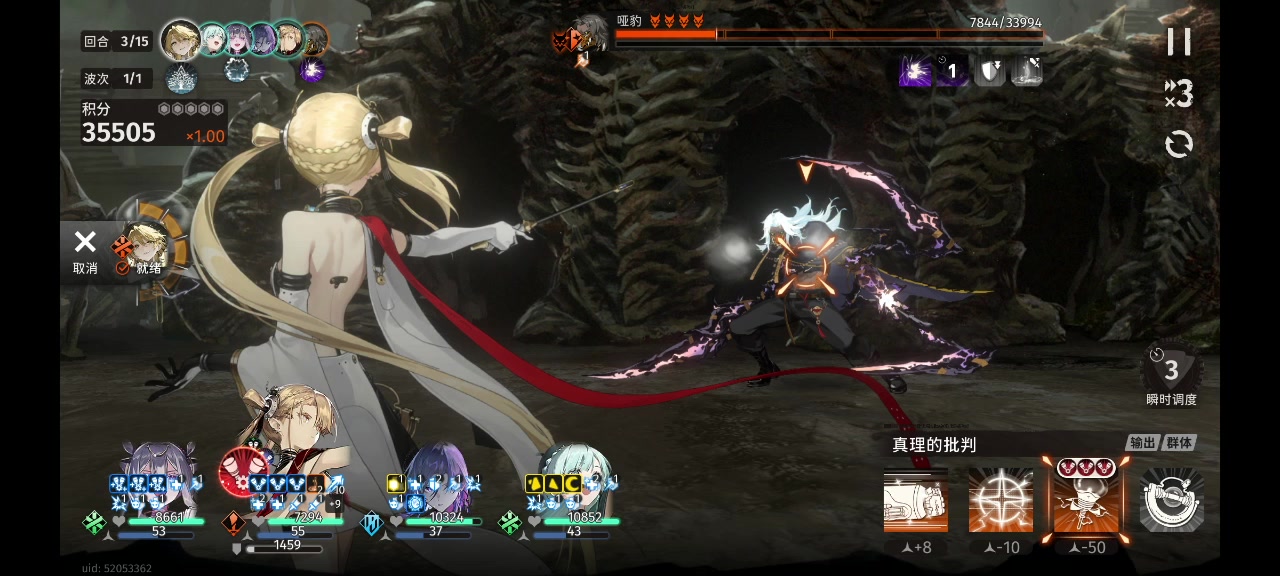This screenshot has height=576, width=1280.
Task: Tap the 哑豹 boss portrait icon
Action: coord(589,37)
